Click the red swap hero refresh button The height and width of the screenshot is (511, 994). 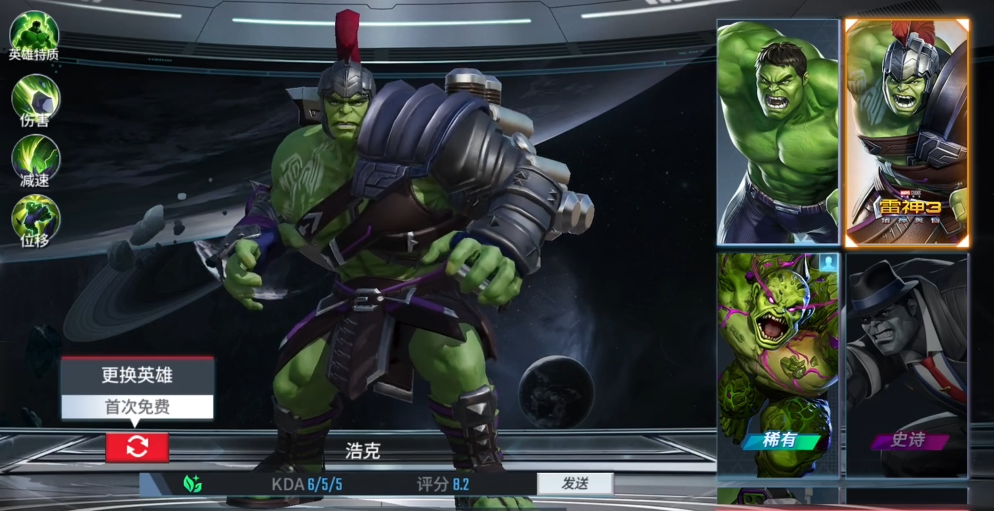(137, 447)
